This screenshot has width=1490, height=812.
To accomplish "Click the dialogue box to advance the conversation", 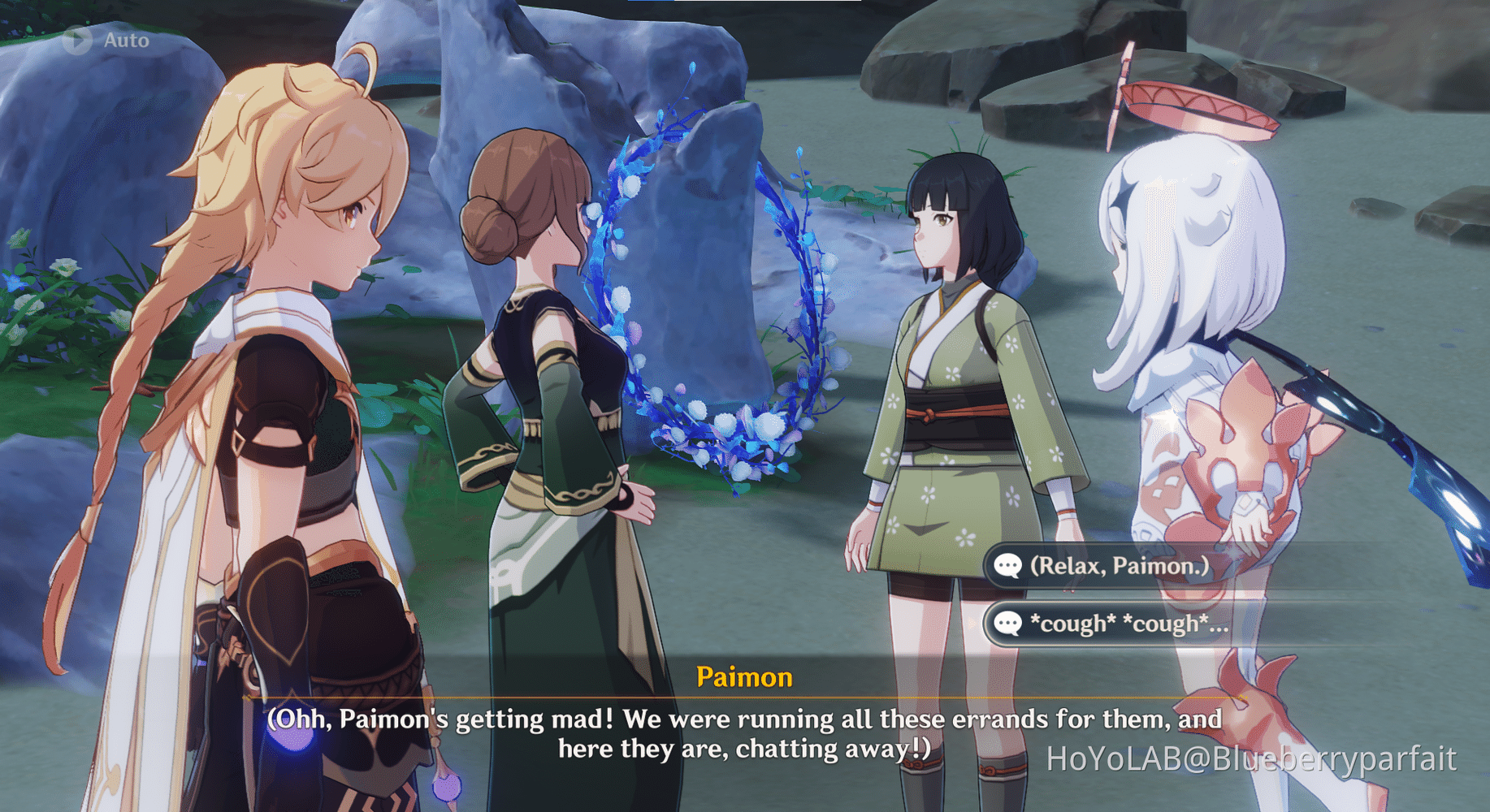I will pyautogui.click(x=745, y=731).
